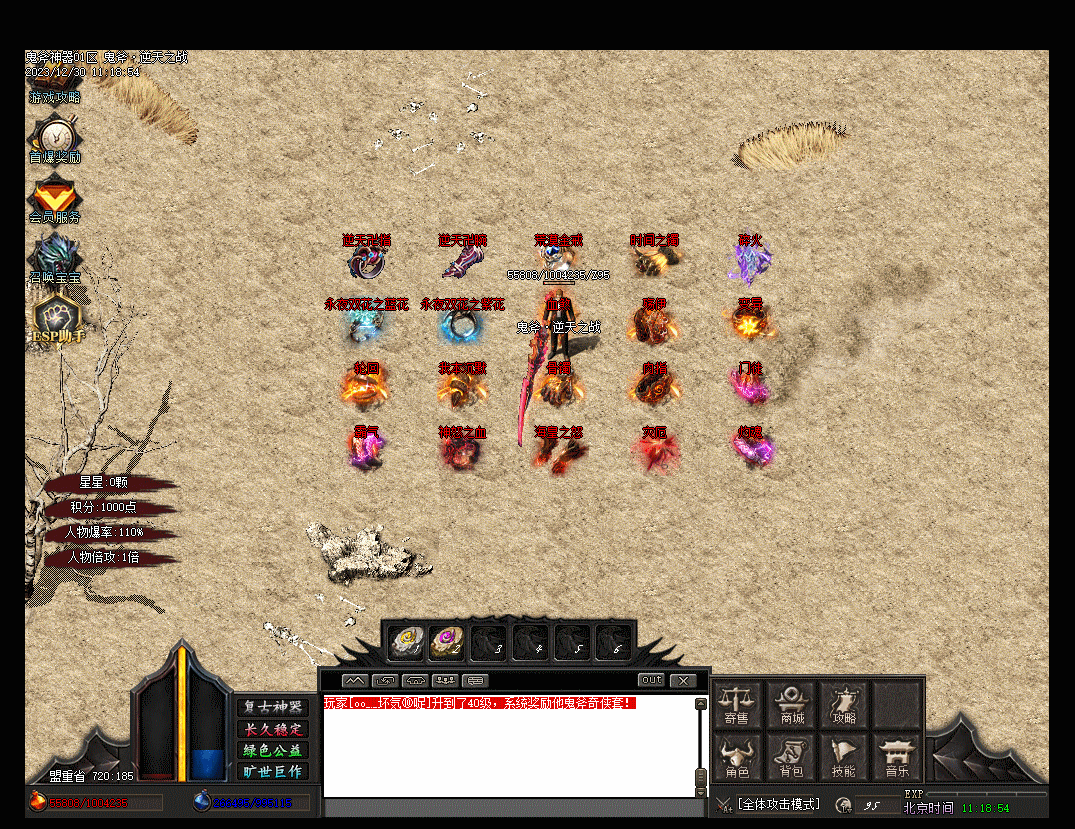
Task: Open the 会员服务 member service icon
Action: coord(54,196)
